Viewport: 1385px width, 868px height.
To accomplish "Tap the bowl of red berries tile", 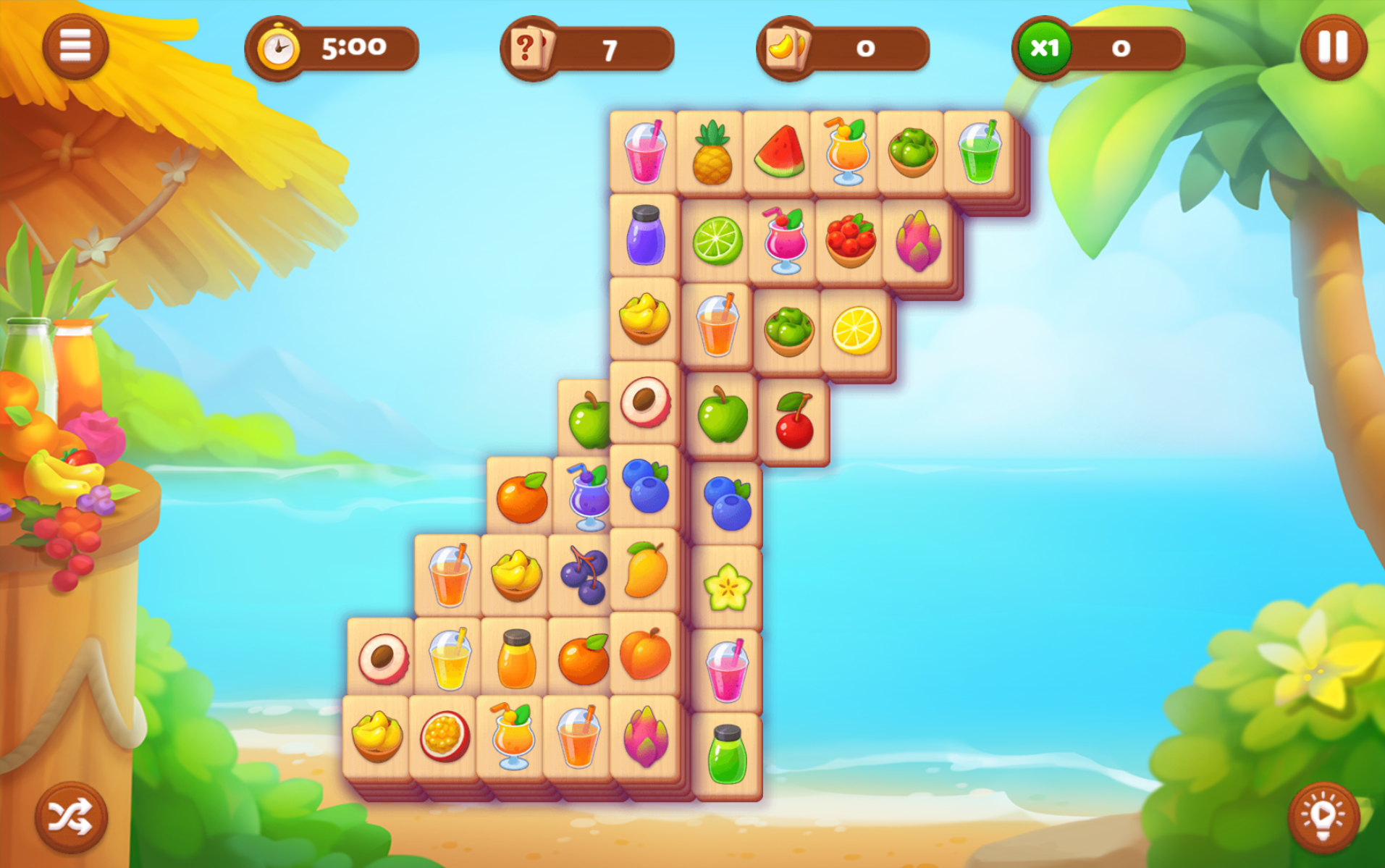I will click(851, 241).
